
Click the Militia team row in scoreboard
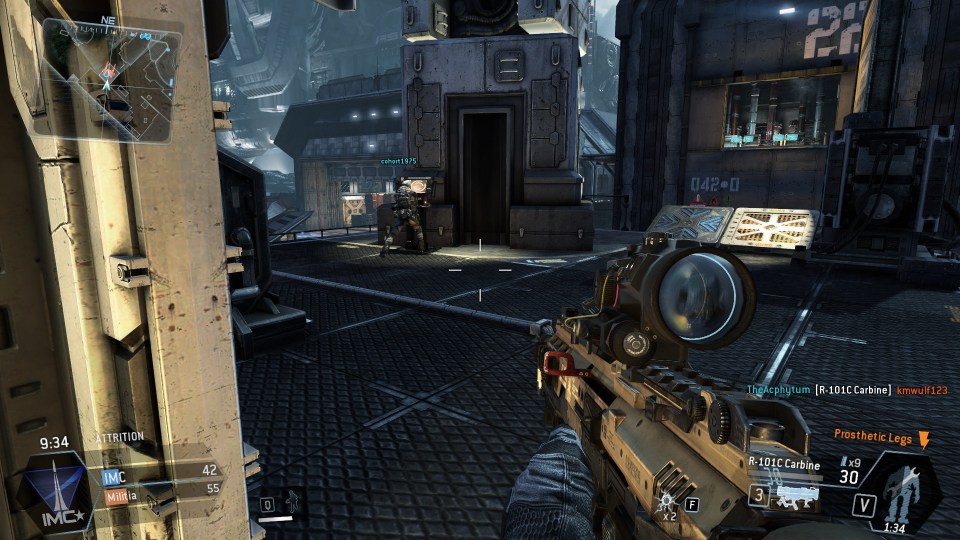click(x=160, y=488)
